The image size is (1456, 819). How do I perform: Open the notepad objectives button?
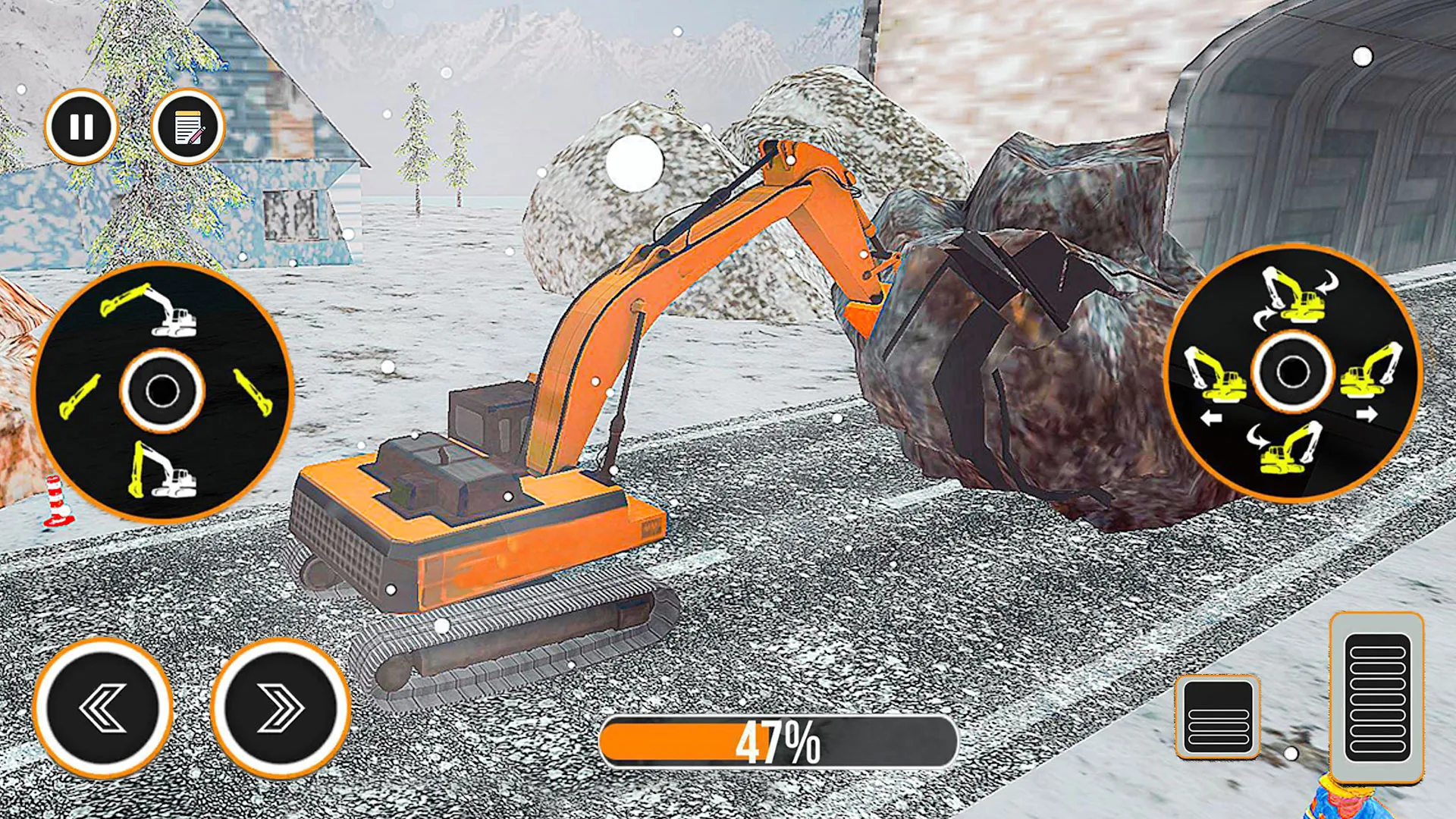point(187,127)
